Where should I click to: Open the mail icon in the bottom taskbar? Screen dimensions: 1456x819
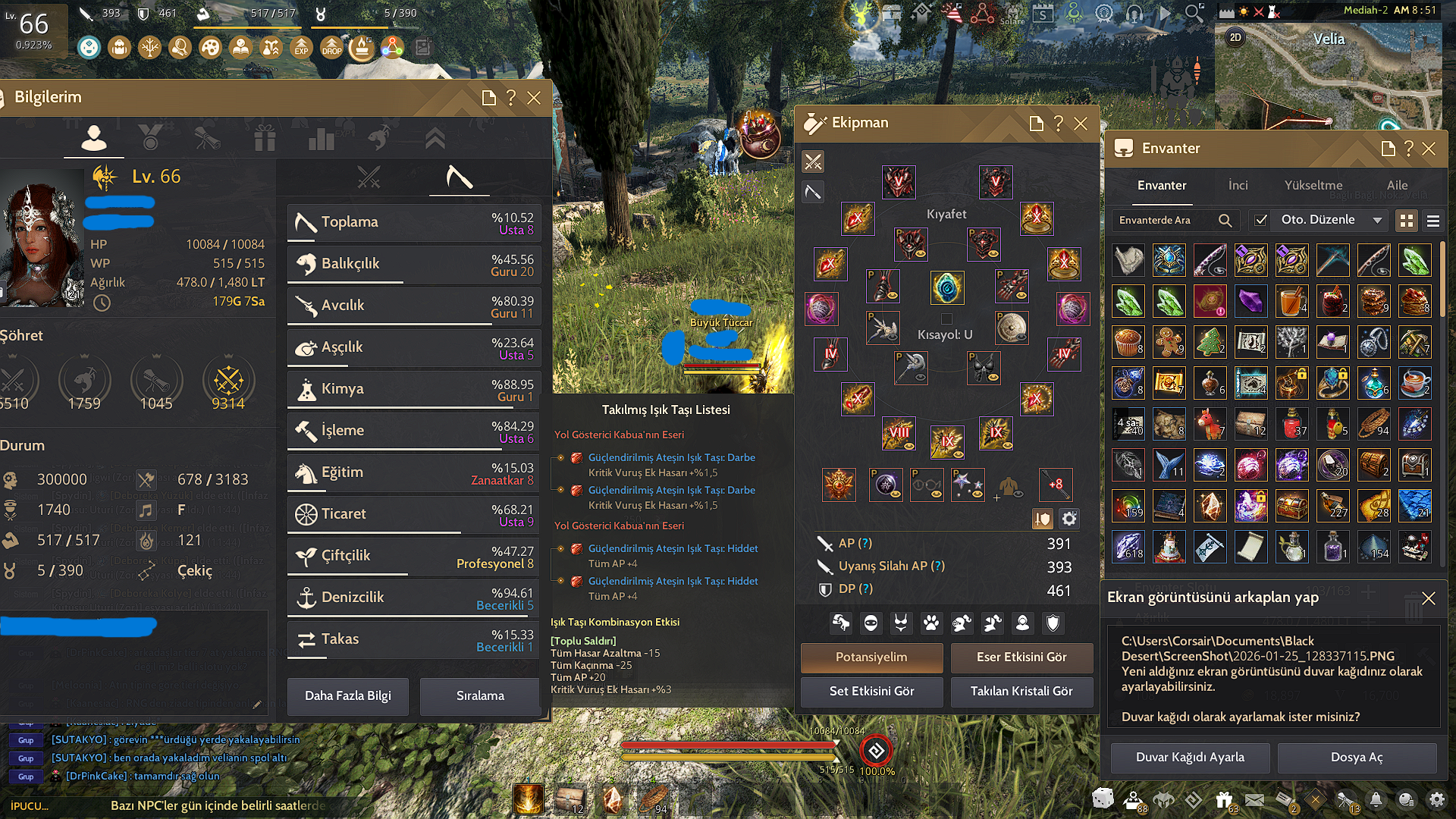1256,799
